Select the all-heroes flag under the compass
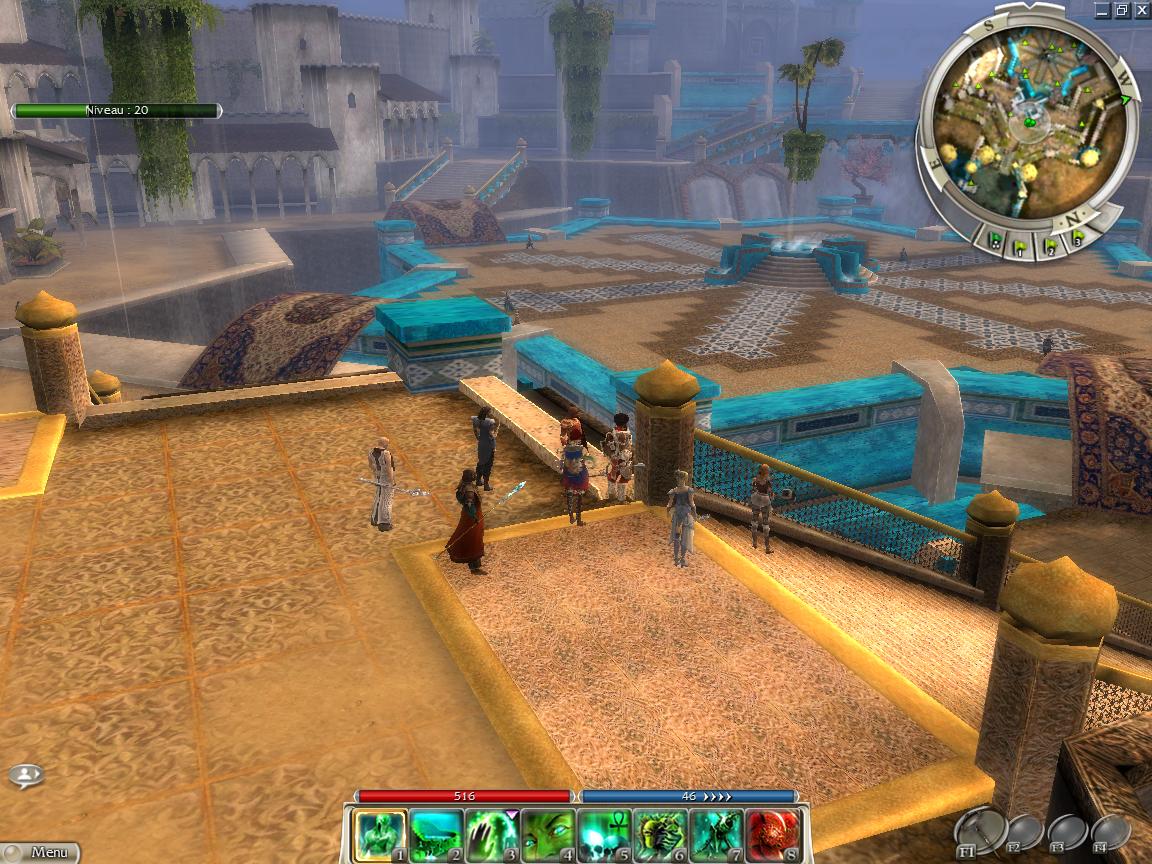The image size is (1152, 864). [997, 240]
